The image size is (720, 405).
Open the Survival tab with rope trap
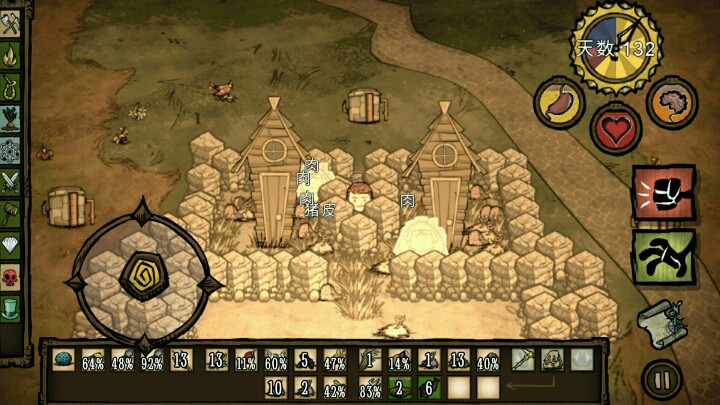pos(12,89)
